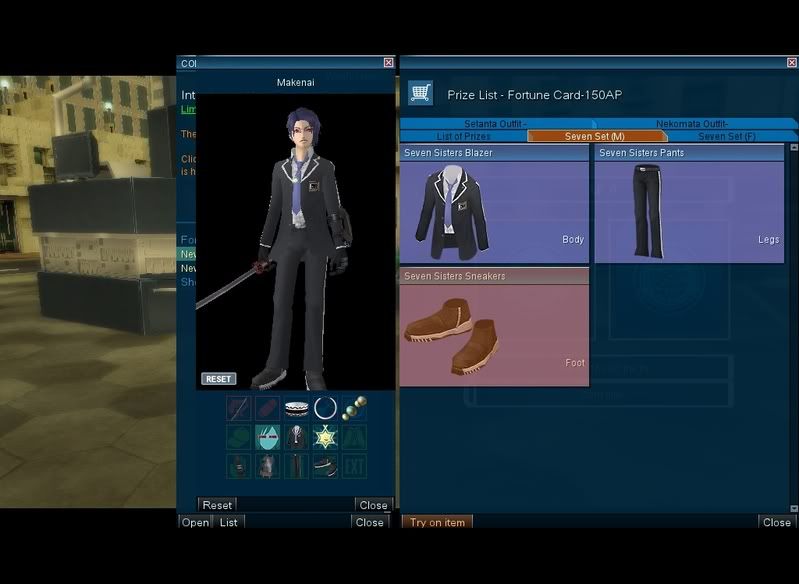
Task: Click the small RESET button on character preview
Action: 218,379
